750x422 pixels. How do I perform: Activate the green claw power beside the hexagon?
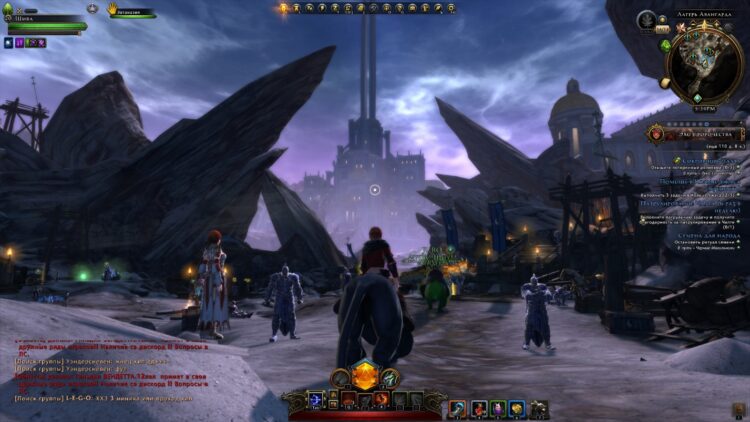(388, 378)
